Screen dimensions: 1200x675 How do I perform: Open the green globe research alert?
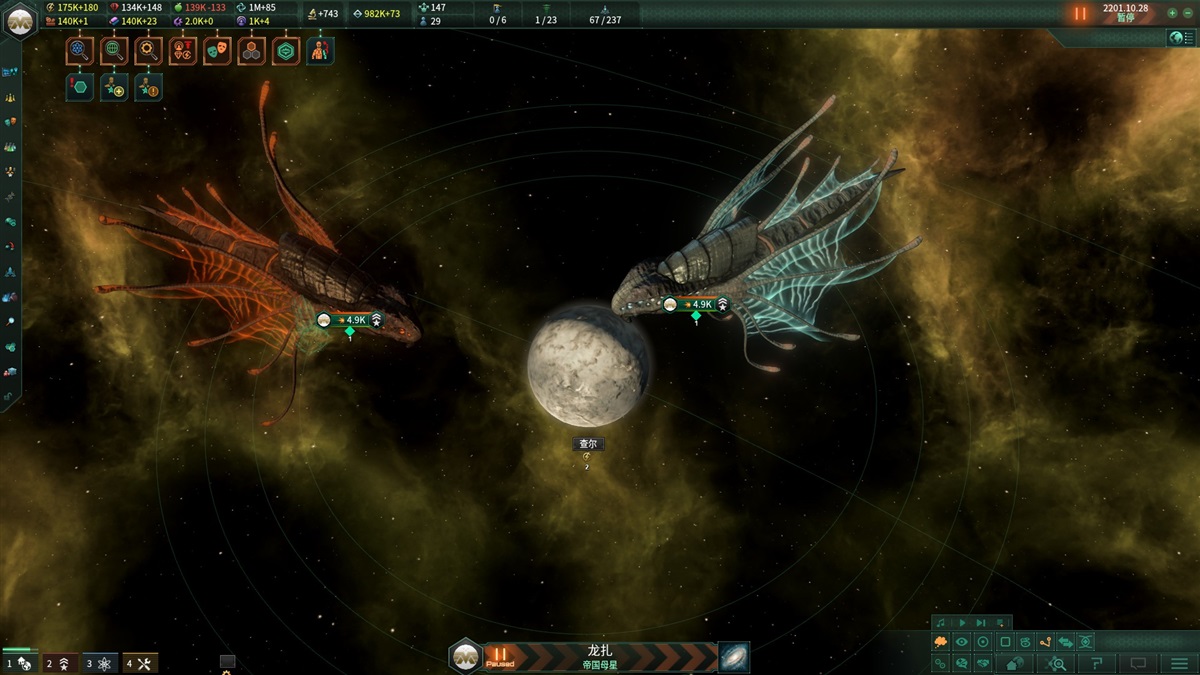[115, 51]
